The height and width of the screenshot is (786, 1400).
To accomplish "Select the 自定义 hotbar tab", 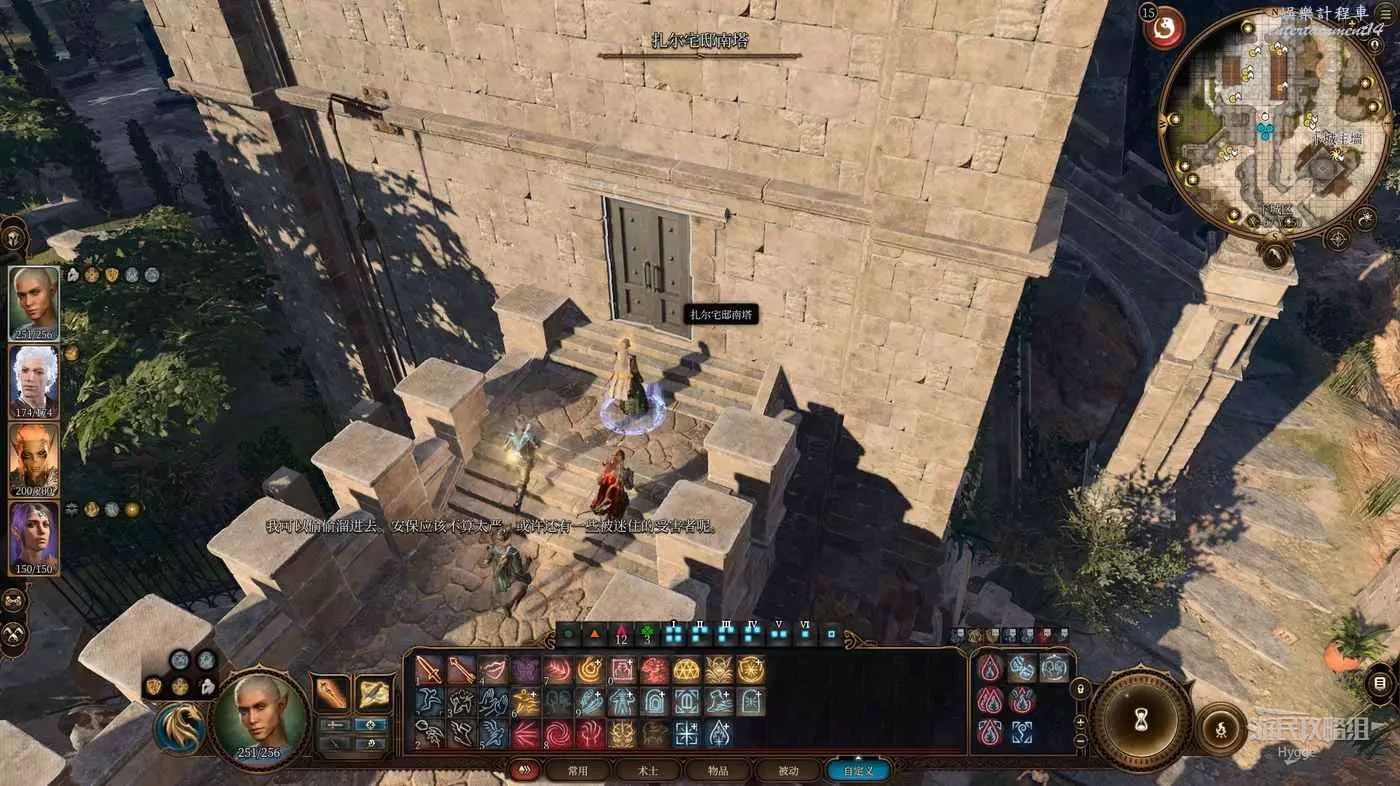I will (858, 771).
